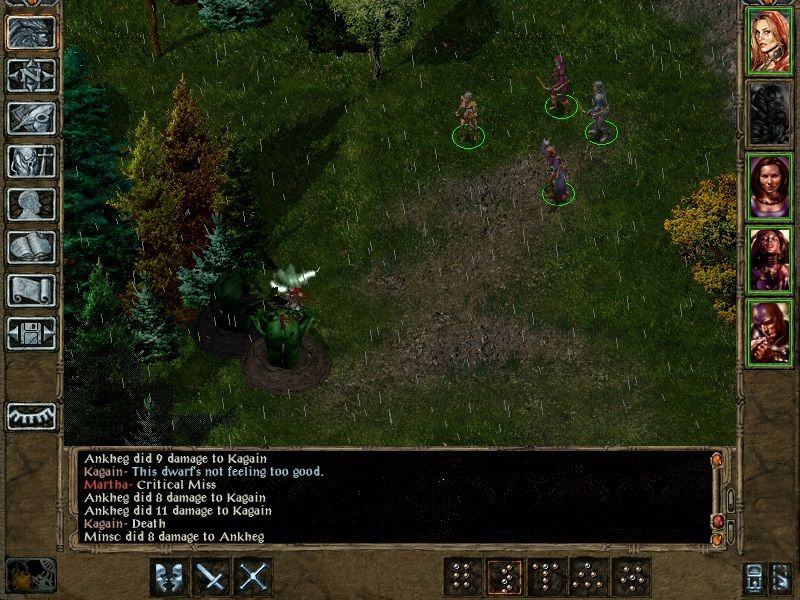Select the bald man's portrait

pos(770,333)
